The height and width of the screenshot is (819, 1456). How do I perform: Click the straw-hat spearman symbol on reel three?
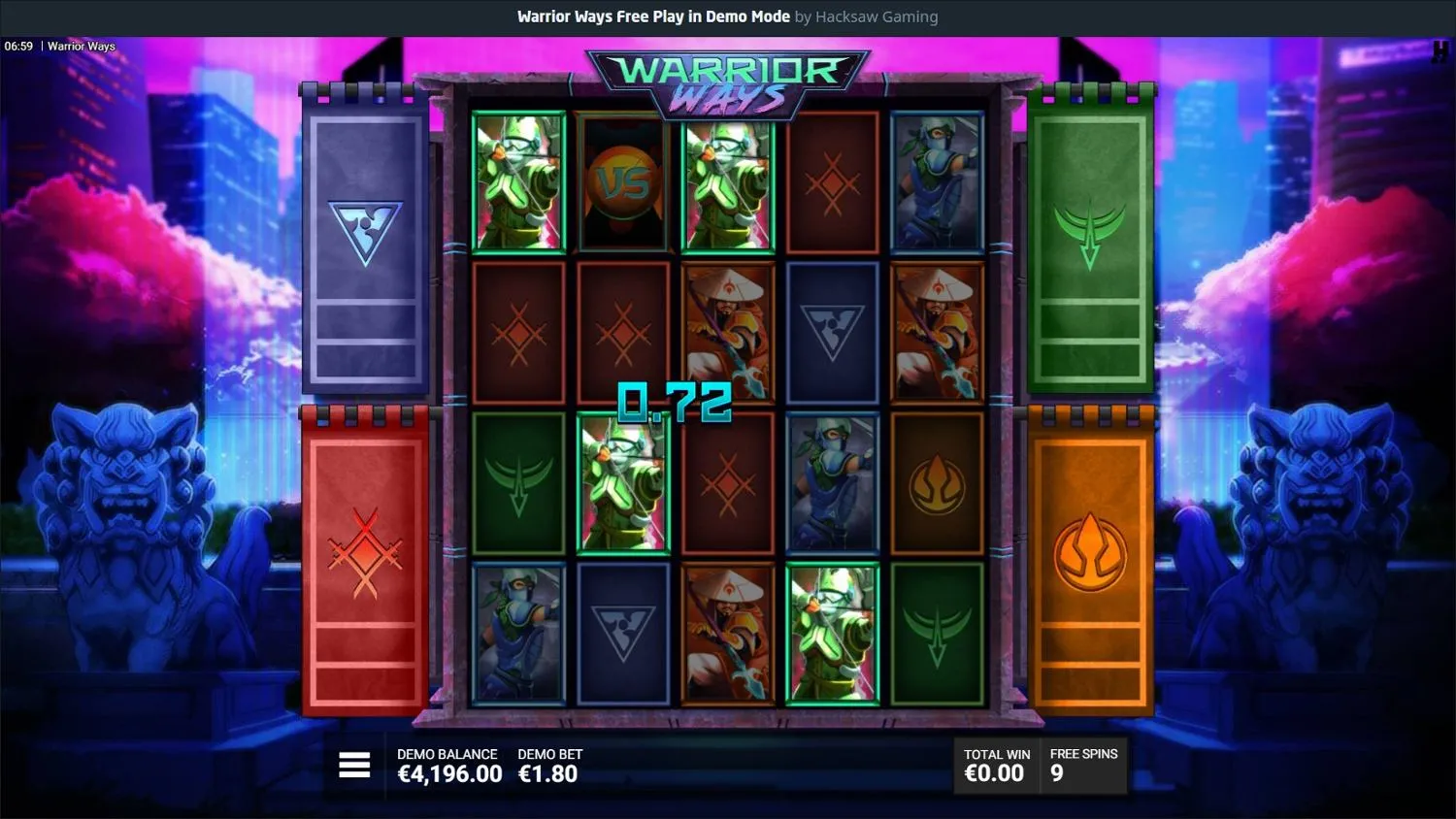coord(728,335)
